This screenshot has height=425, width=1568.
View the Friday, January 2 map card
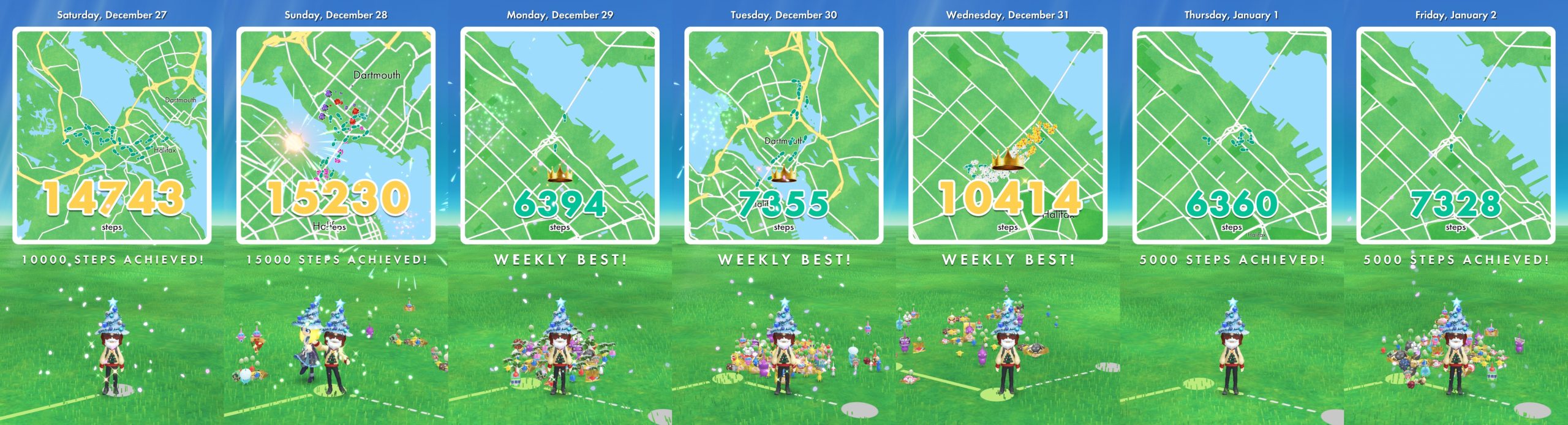click(x=1455, y=135)
